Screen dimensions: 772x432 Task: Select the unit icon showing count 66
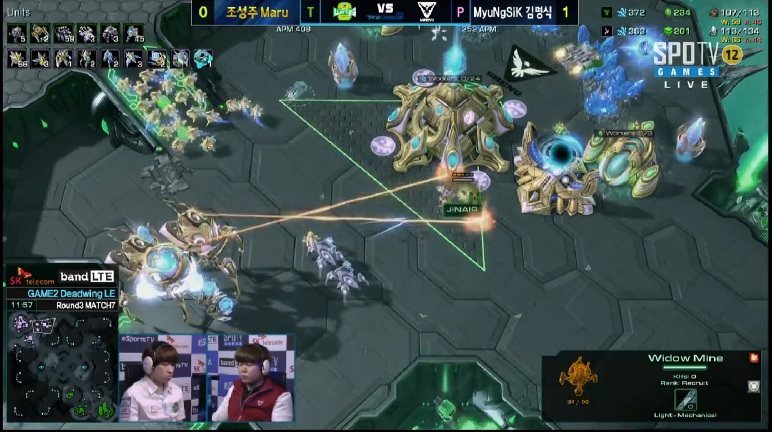[x=18, y=58]
